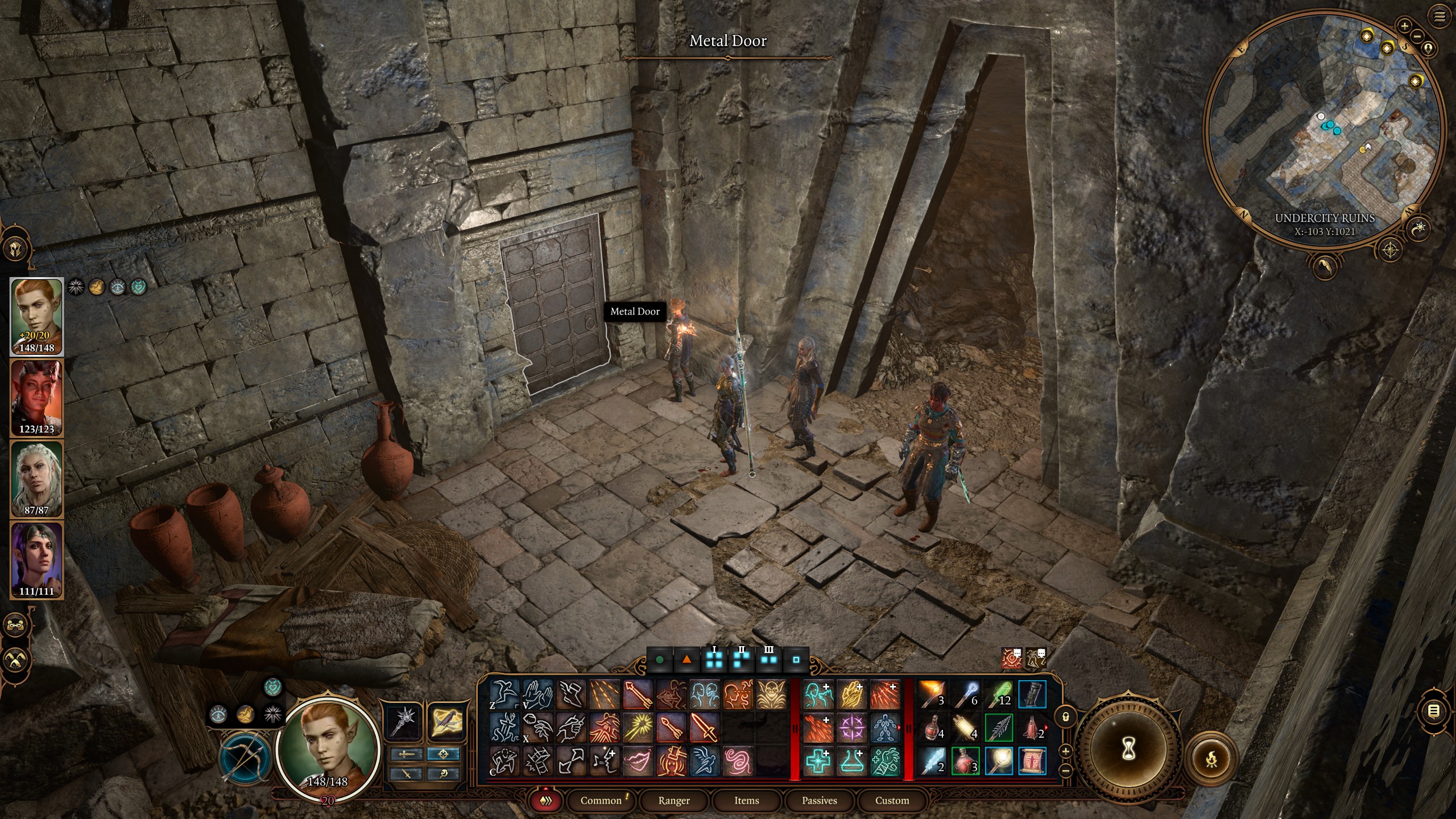Select the spiked mace melee weapon slot

pyautogui.click(x=404, y=721)
